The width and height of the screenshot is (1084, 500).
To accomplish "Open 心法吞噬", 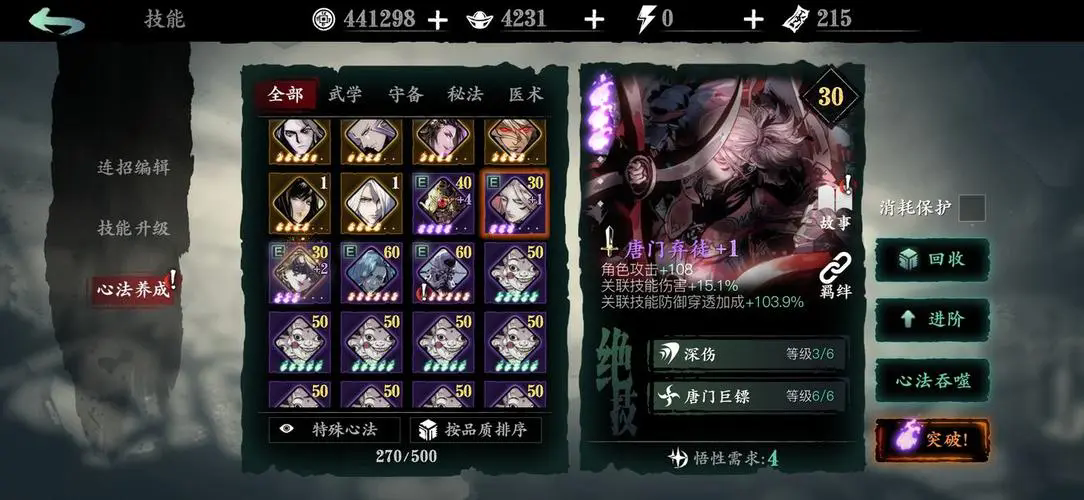I will coord(932,380).
